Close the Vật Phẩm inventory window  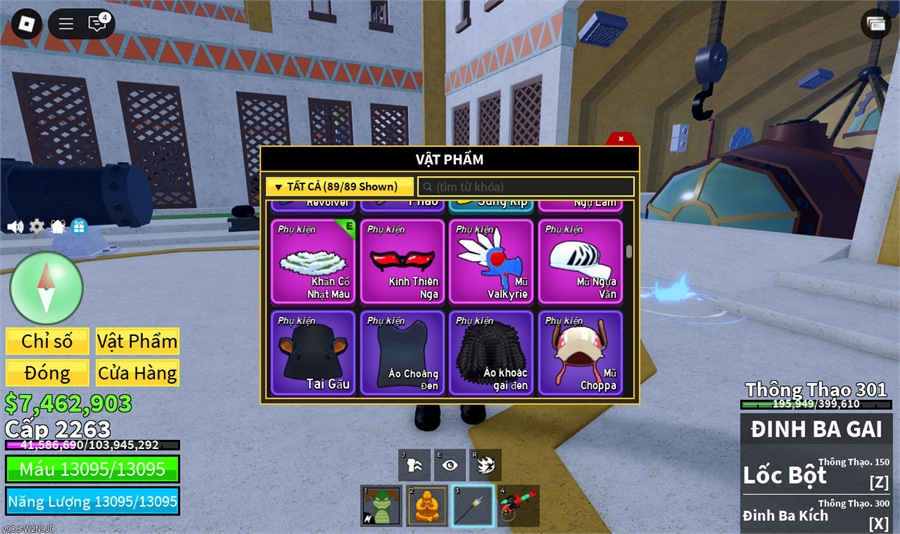621,139
